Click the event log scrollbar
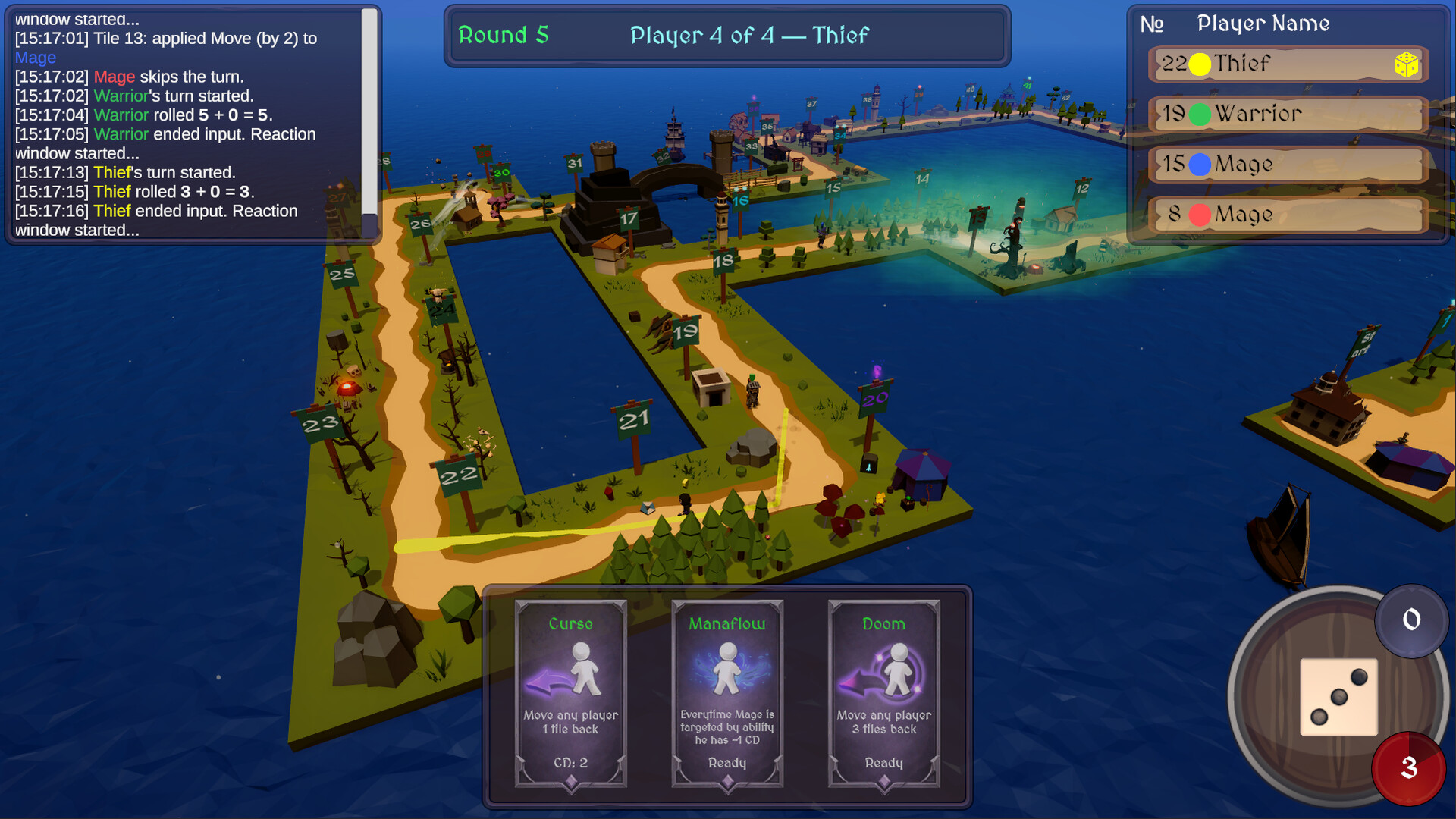Screen dimensions: 1456x819 tap(369, 114)
